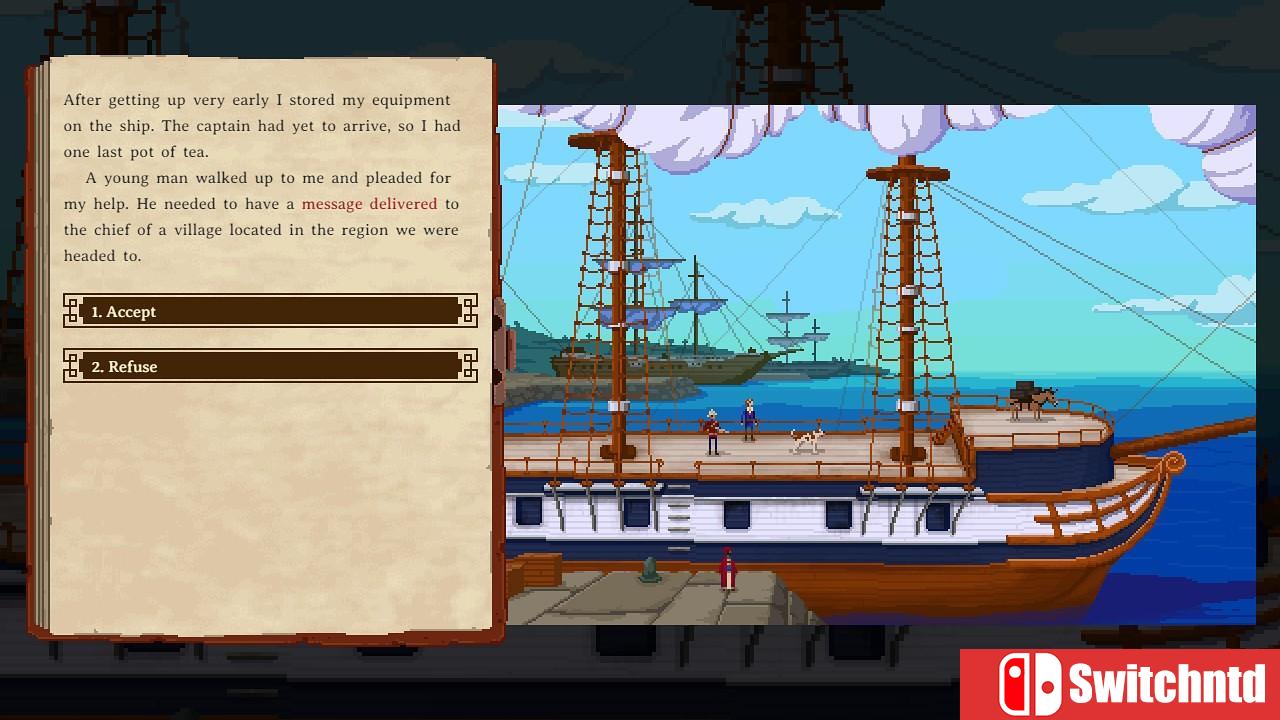Select the donkey standing on the ship's stern
The width and height of the screenshot is (1280, 720).
(1030, 397)
